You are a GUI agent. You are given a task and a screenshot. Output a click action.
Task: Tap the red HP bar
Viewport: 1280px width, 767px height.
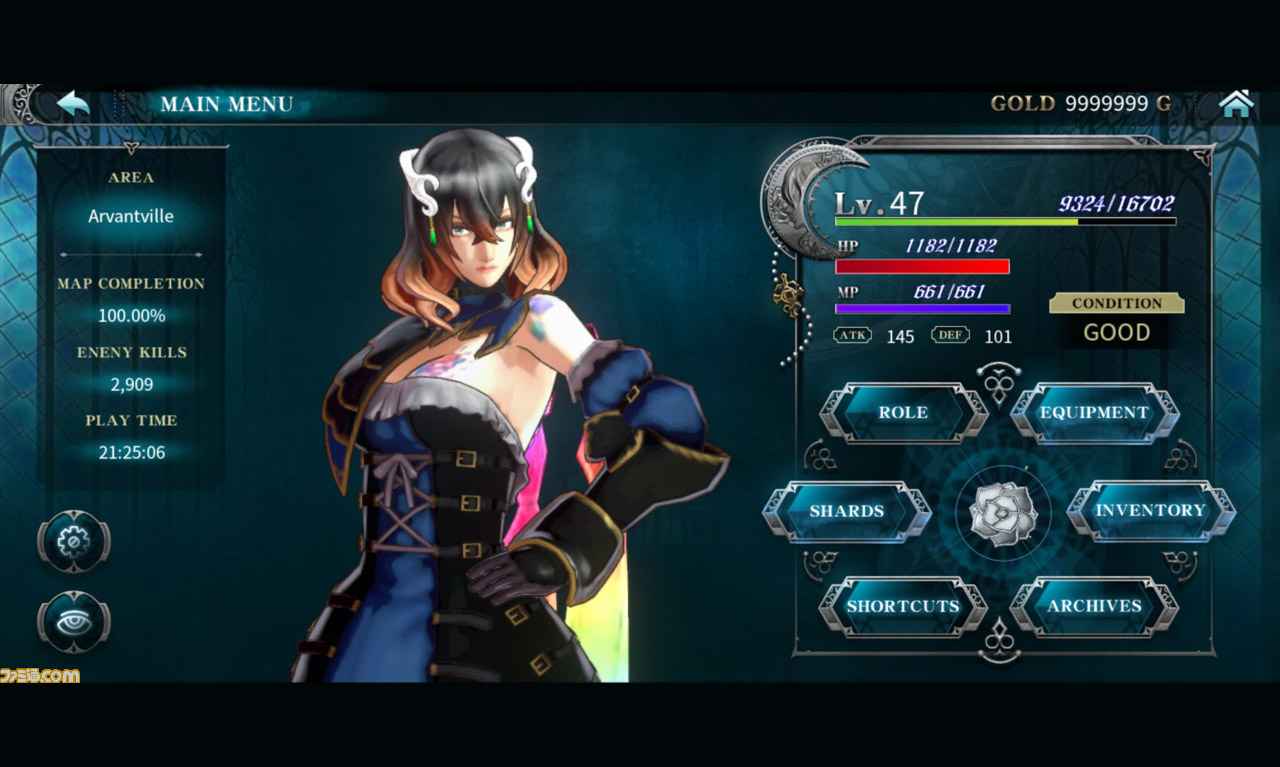(x=922, y=267)
